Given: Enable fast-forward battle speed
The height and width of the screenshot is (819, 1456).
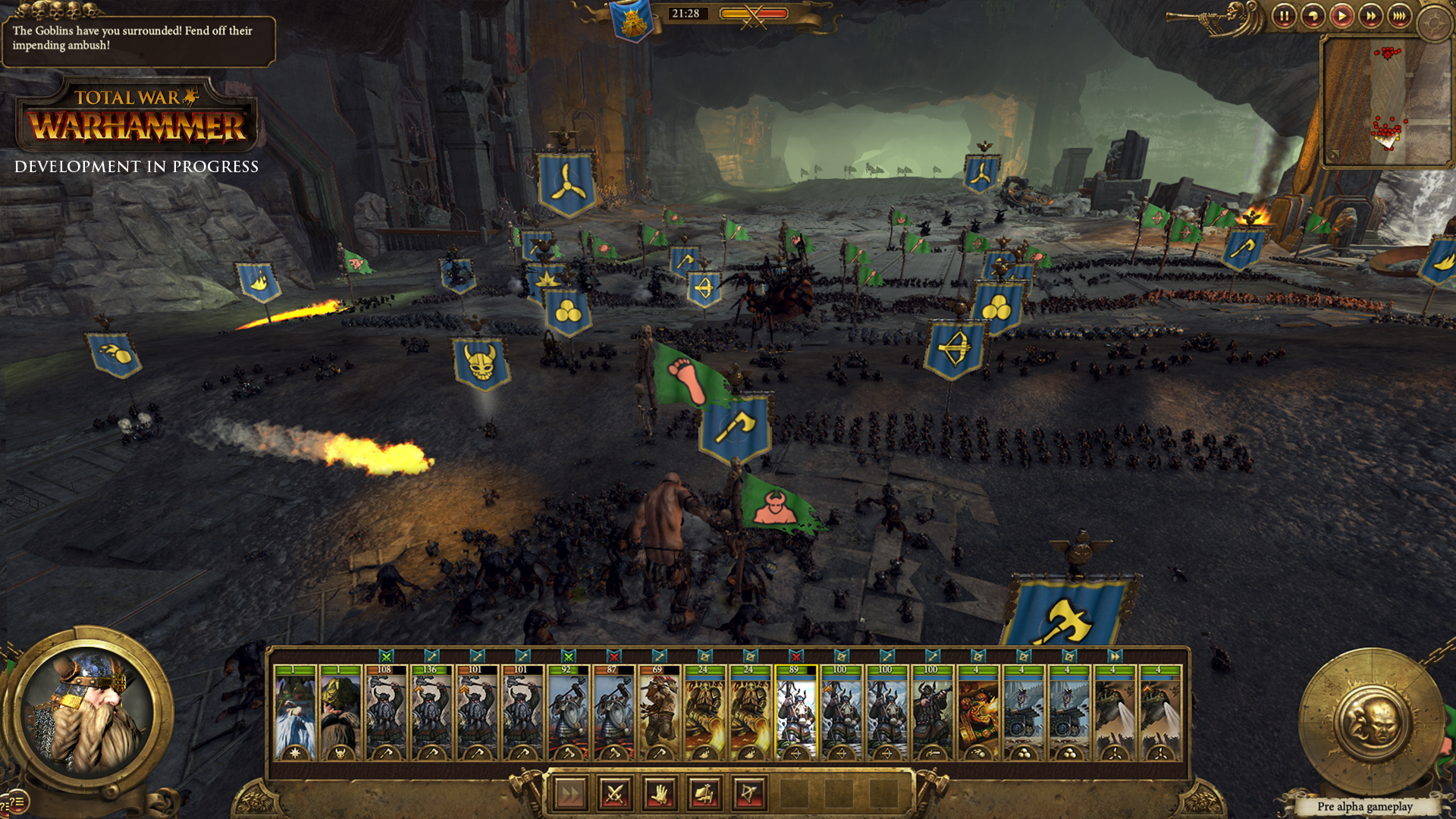Looking at the screenshot, I should point(1371,17).
